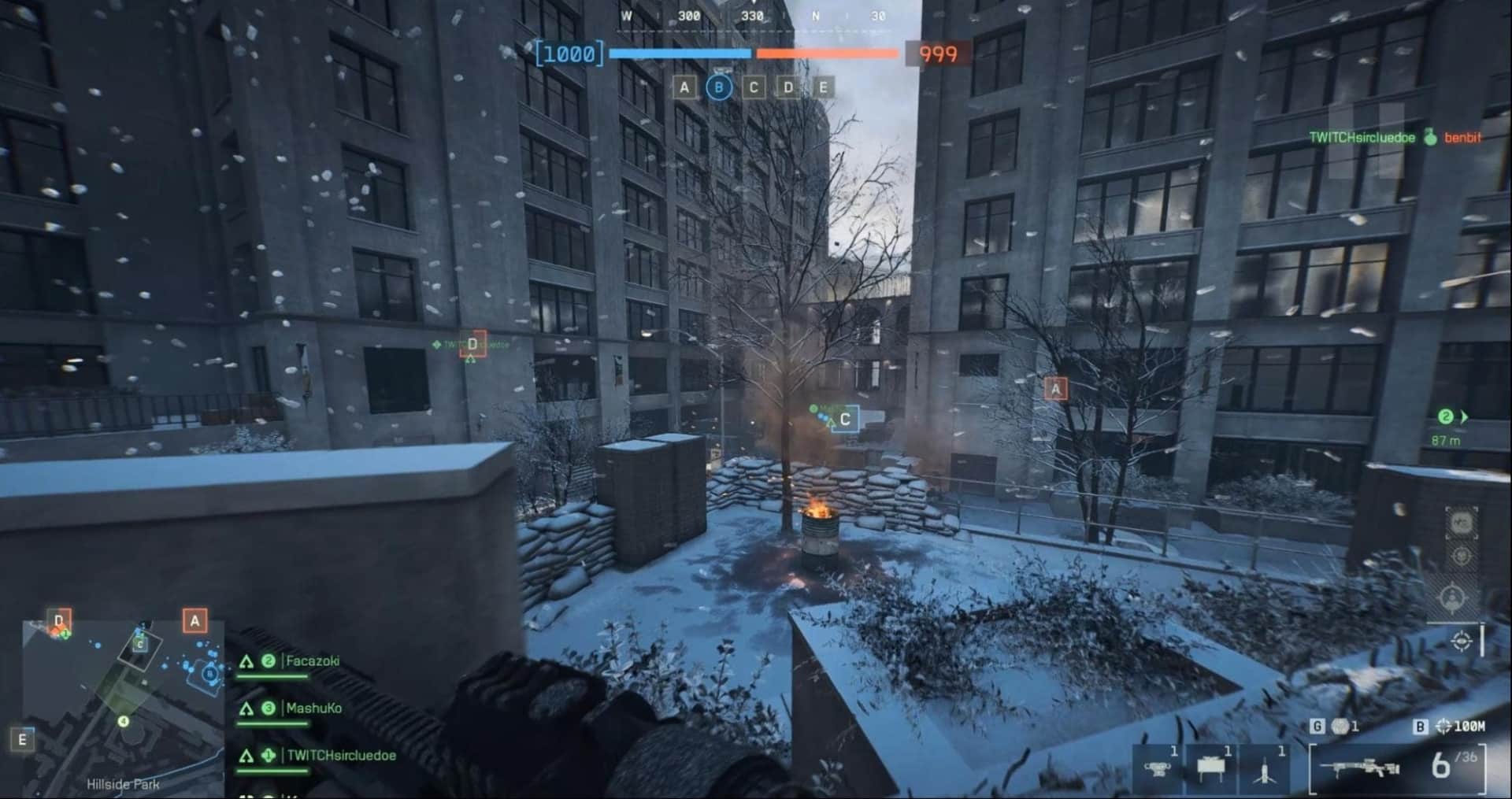Viewport: 1512px width, 799px height.
Task: Click the objective D marker in the world
Action: click(472, 344)
